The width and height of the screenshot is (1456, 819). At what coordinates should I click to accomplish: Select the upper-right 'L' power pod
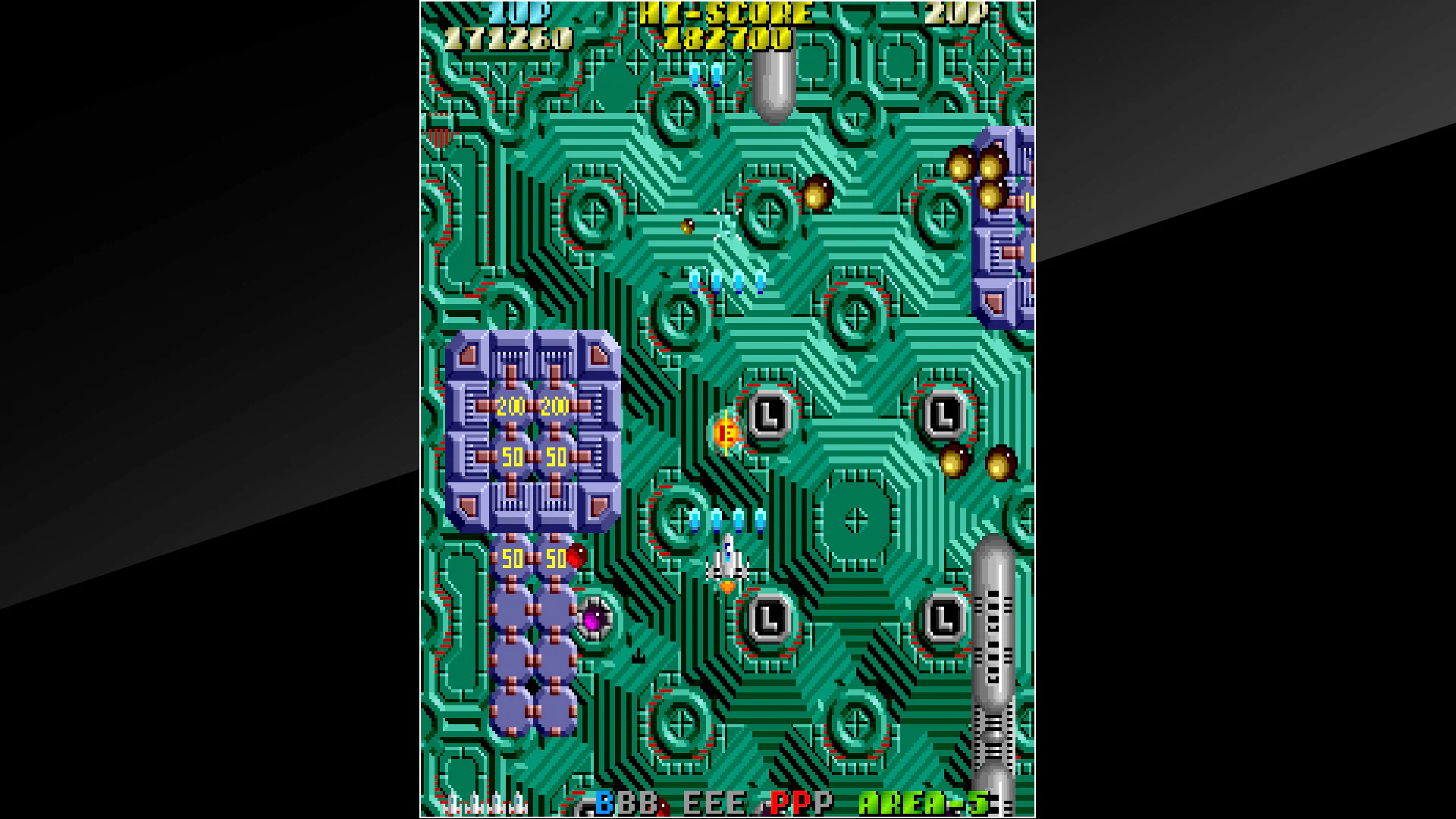[943, 413]
